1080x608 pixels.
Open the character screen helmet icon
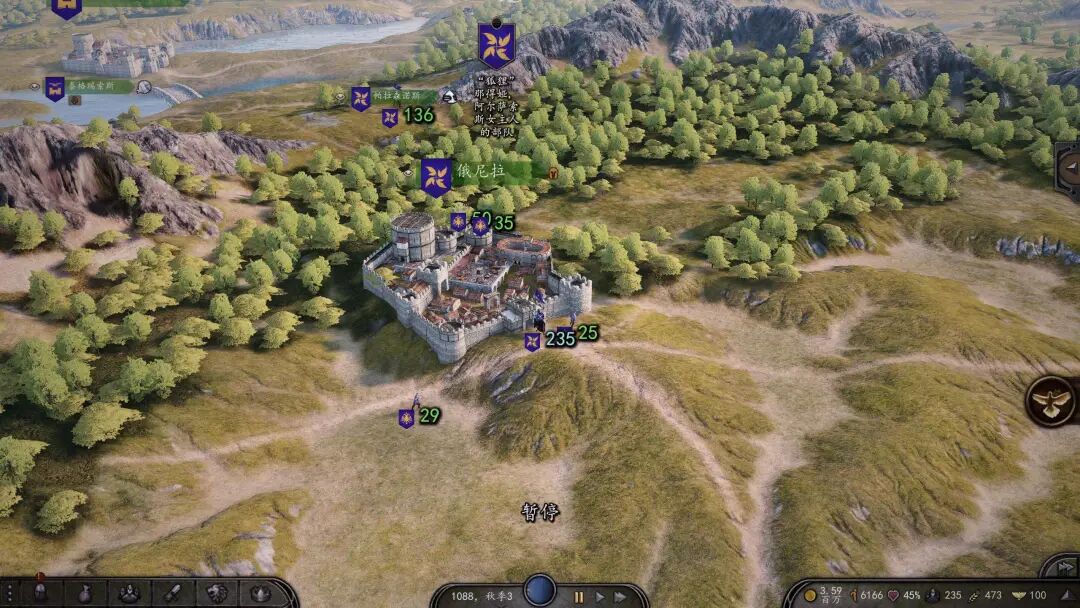click(x=40, y=593)
